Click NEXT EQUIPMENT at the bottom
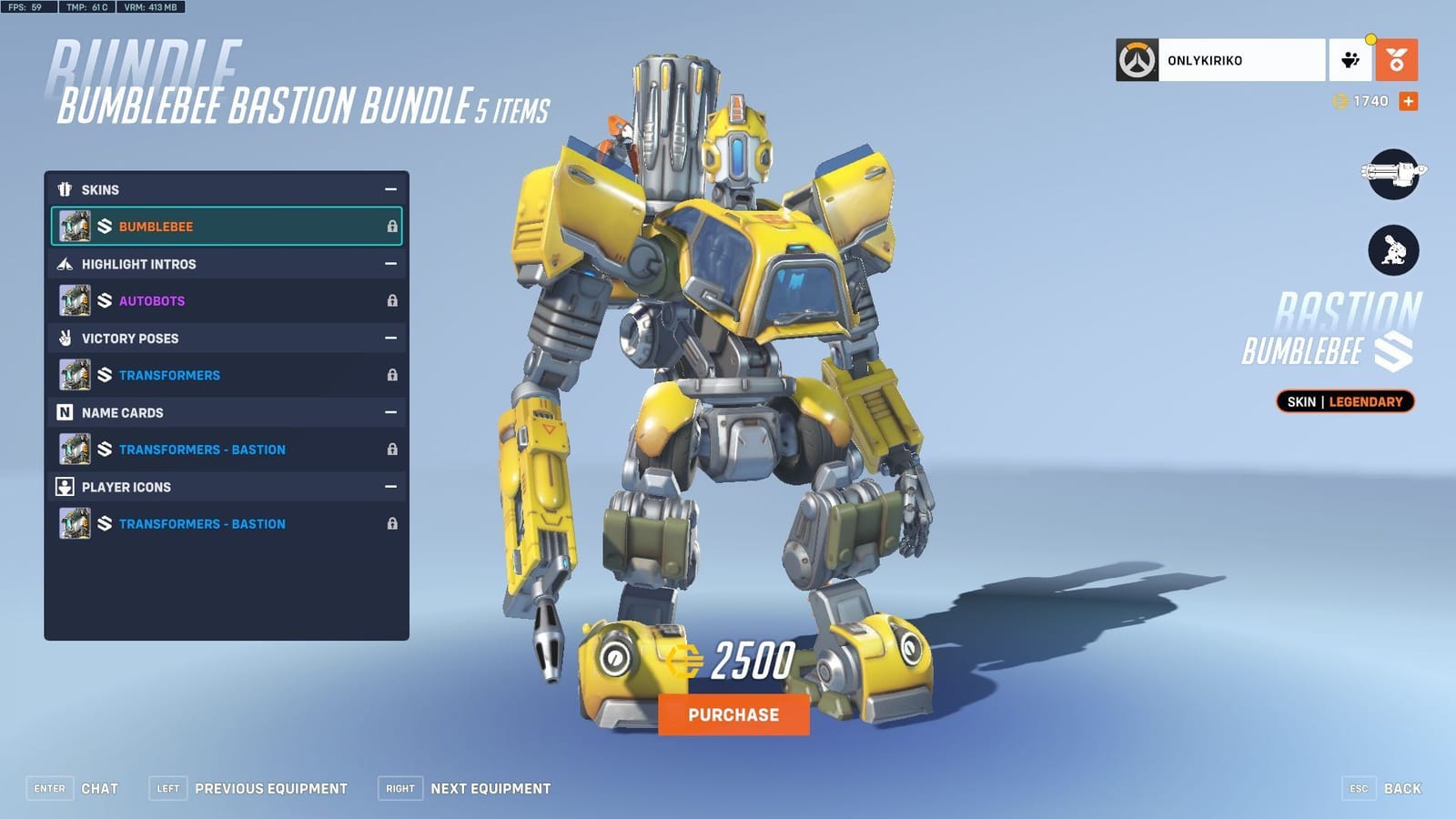 pos(489,788)
